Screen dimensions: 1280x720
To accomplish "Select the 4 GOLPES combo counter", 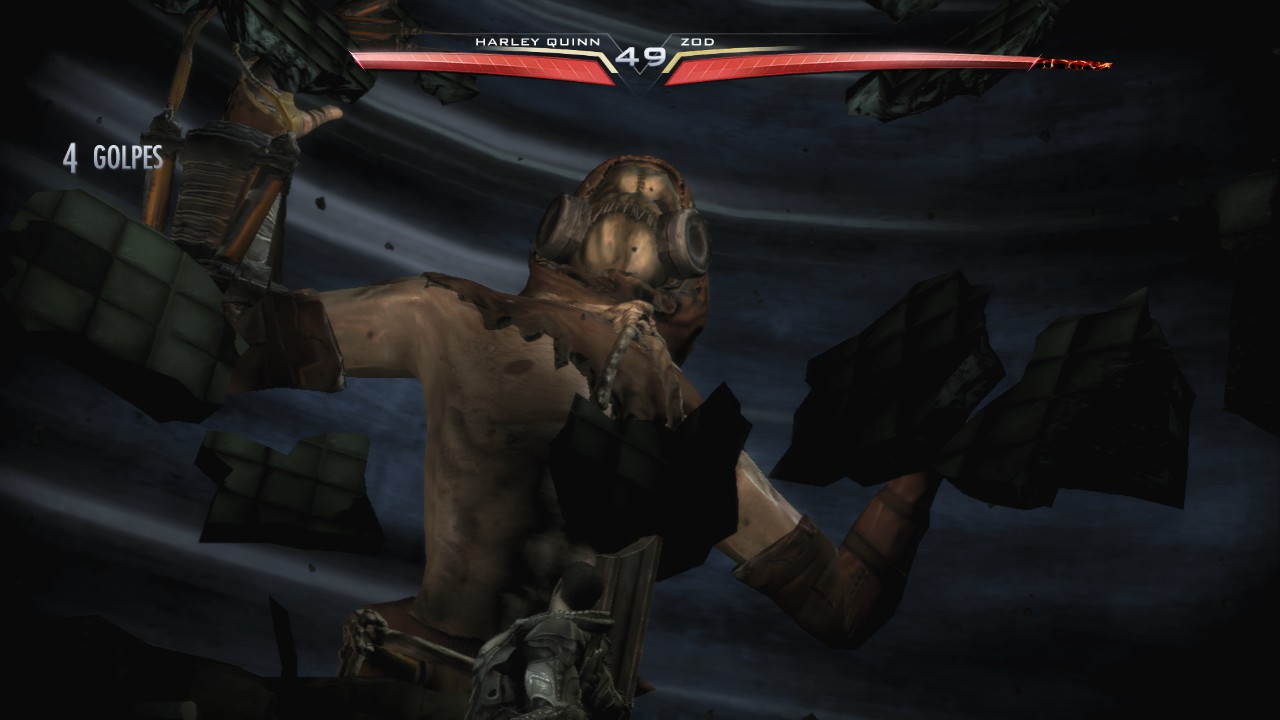I will click(115, 158).
